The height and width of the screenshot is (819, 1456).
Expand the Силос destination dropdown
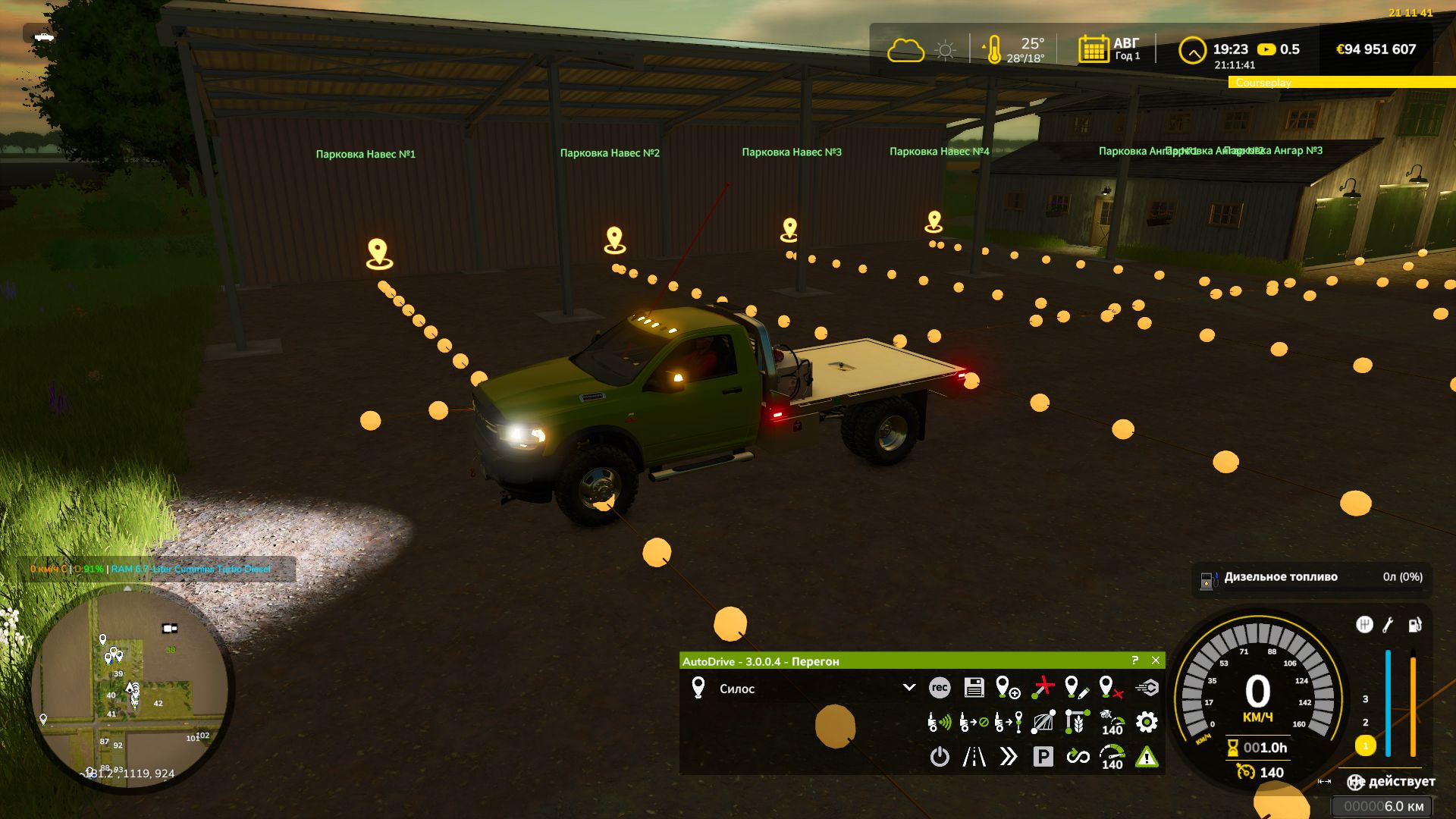908,688
